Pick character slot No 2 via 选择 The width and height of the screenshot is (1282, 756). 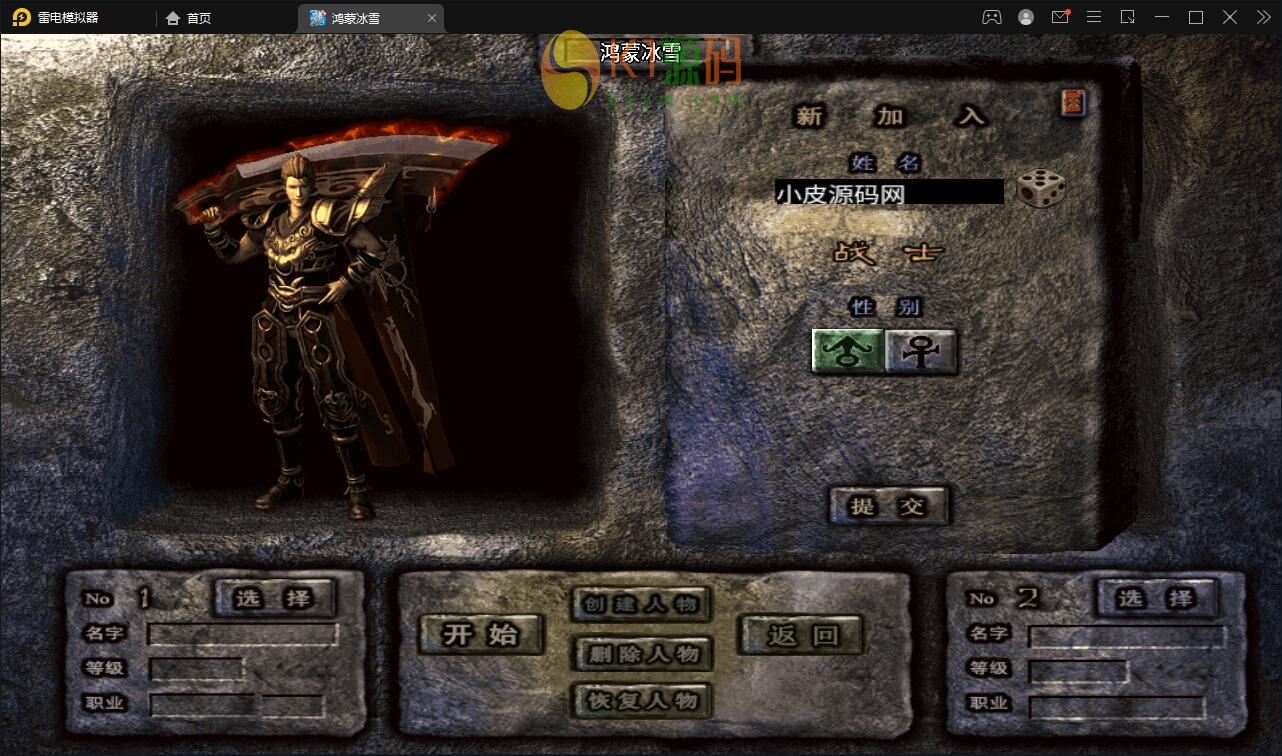1157,598
